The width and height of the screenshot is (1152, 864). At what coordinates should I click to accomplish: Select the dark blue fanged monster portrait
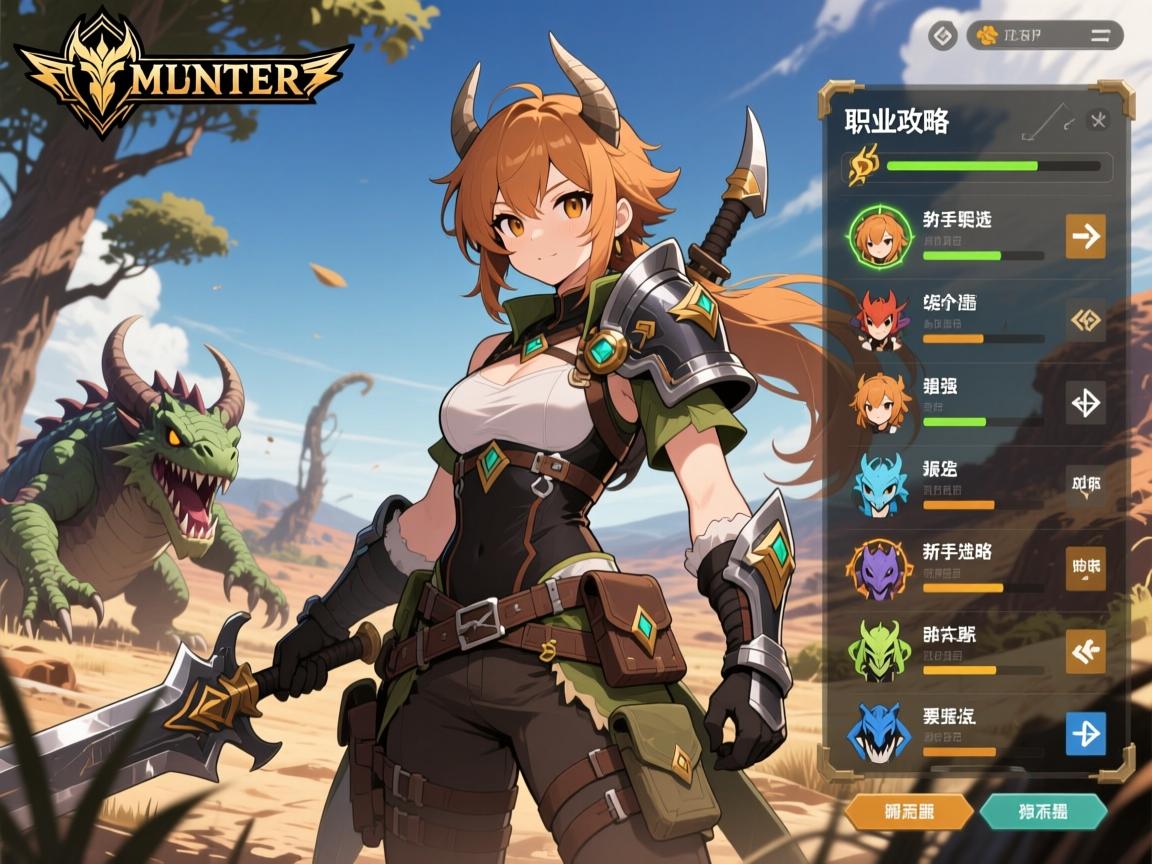coord(880,734)
